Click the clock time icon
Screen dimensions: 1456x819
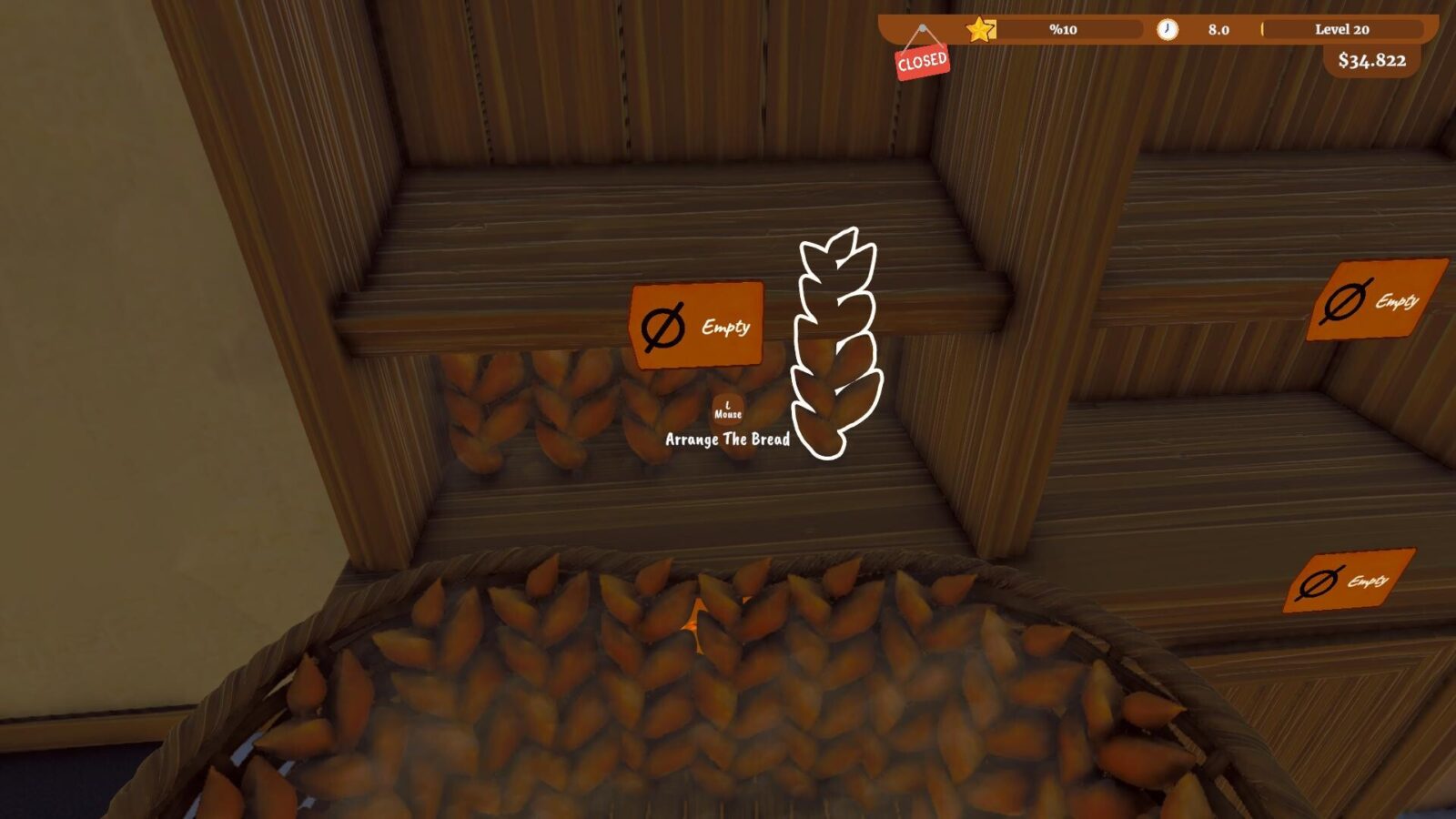(1168, 30)
